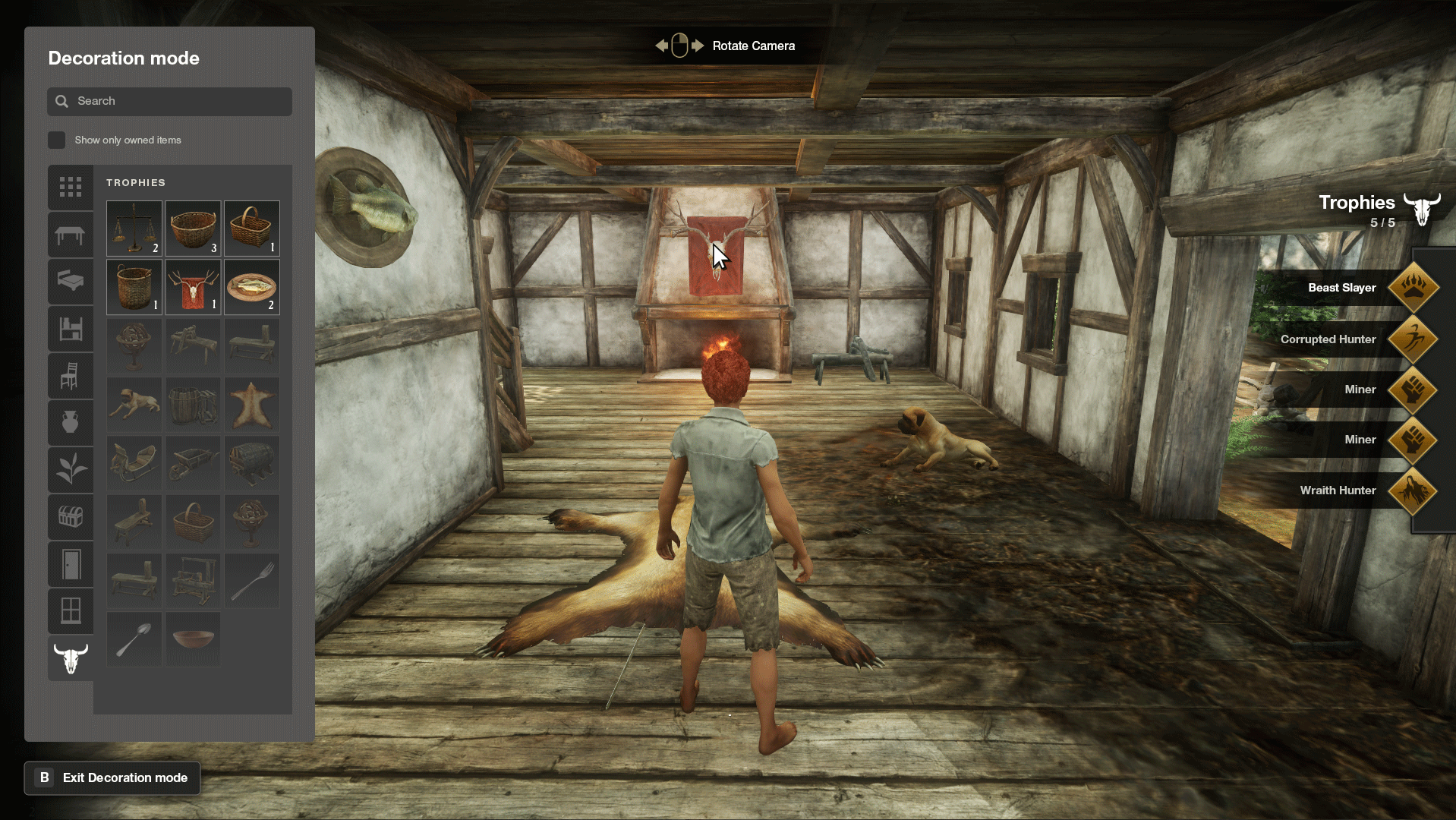1456x820 pixels.
Task: Open the treasure chest category tab
Action: click(71, 517)
